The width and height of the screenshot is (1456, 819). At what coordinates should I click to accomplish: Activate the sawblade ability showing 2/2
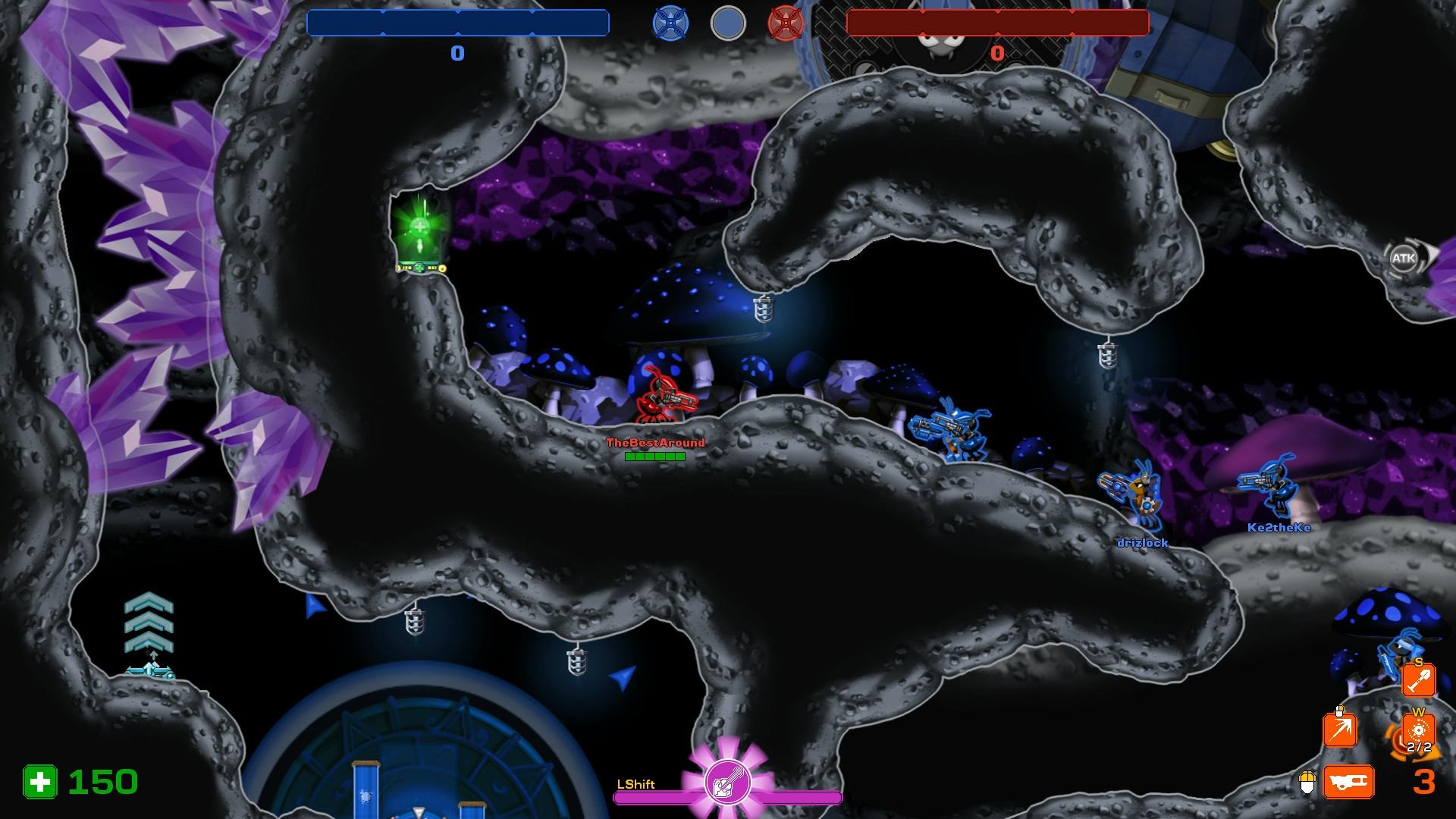[1418, 733]
